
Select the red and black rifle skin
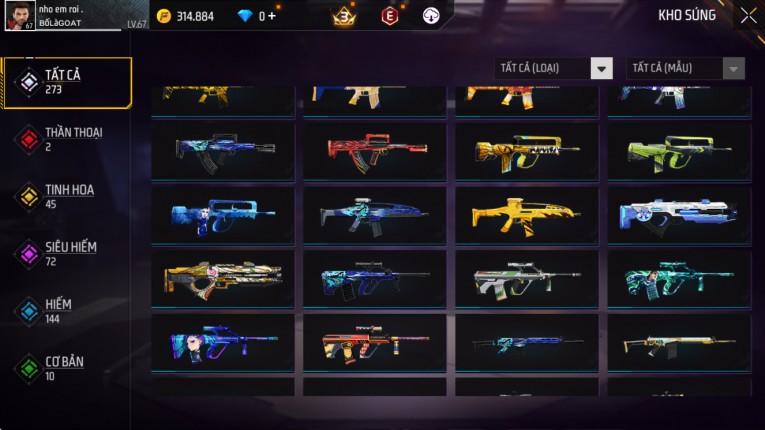[375, 151]
